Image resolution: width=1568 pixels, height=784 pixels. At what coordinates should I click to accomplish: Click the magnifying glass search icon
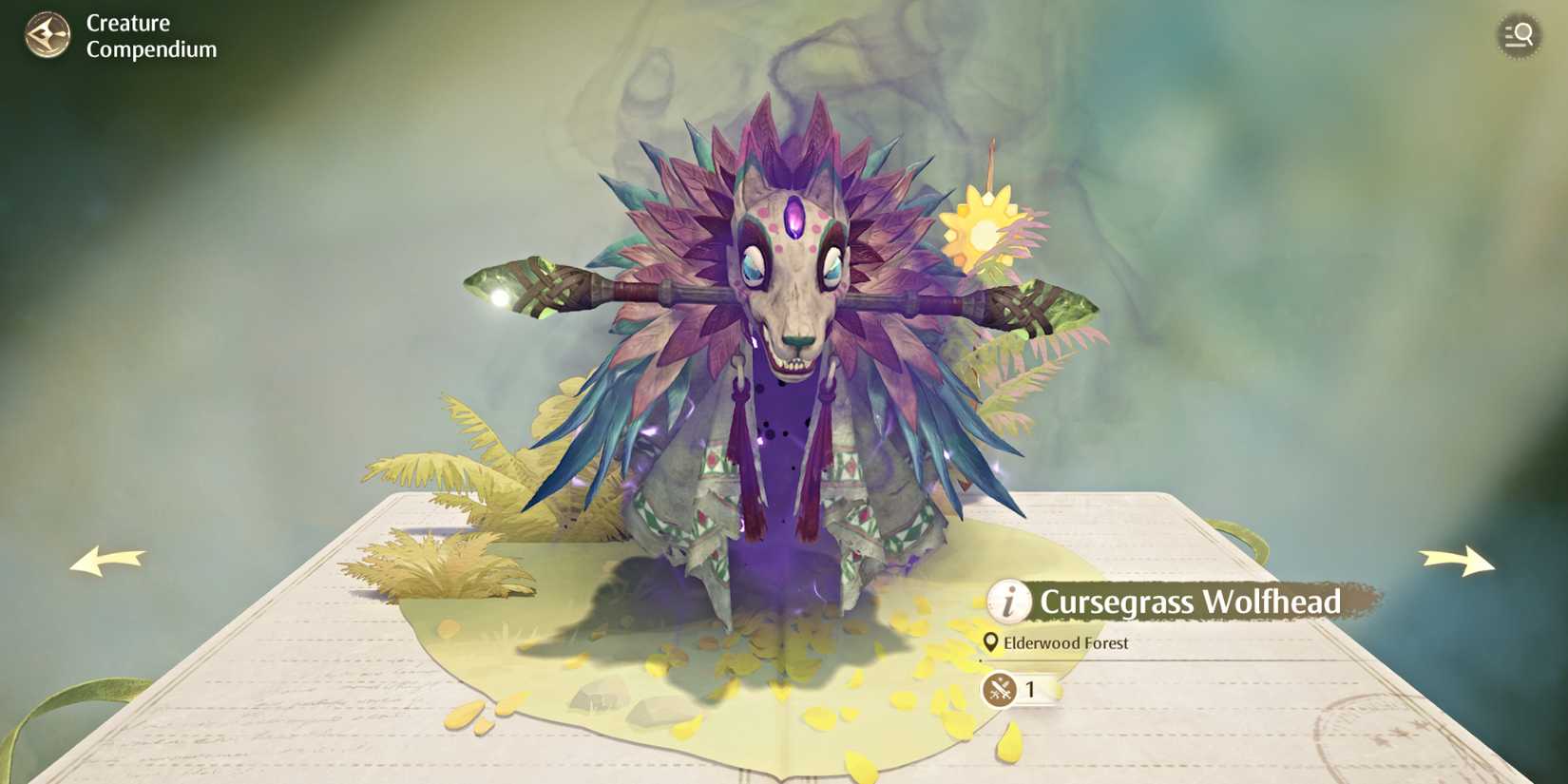click(1518, 36)
